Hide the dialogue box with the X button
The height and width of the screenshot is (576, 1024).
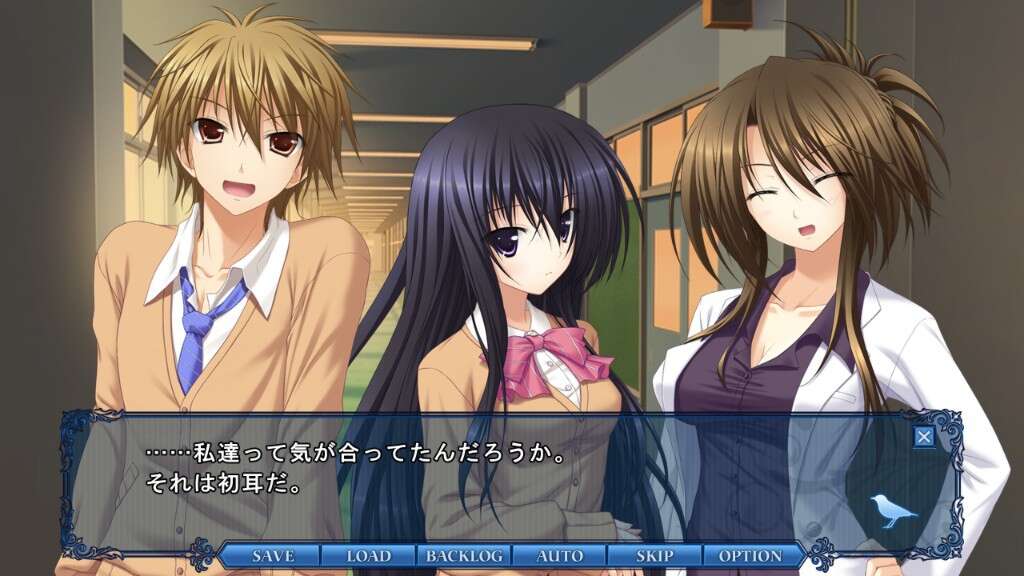[x=924, y=436]
